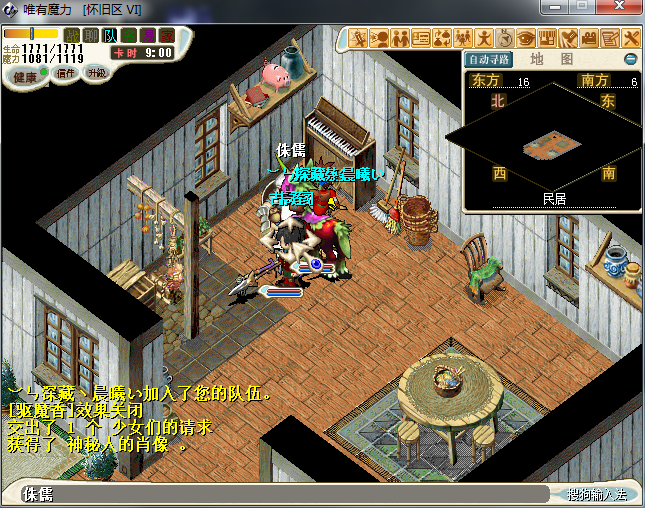Click the chat input bar showing 侏儒
This screenshot has height=508, width=645.
280,494
